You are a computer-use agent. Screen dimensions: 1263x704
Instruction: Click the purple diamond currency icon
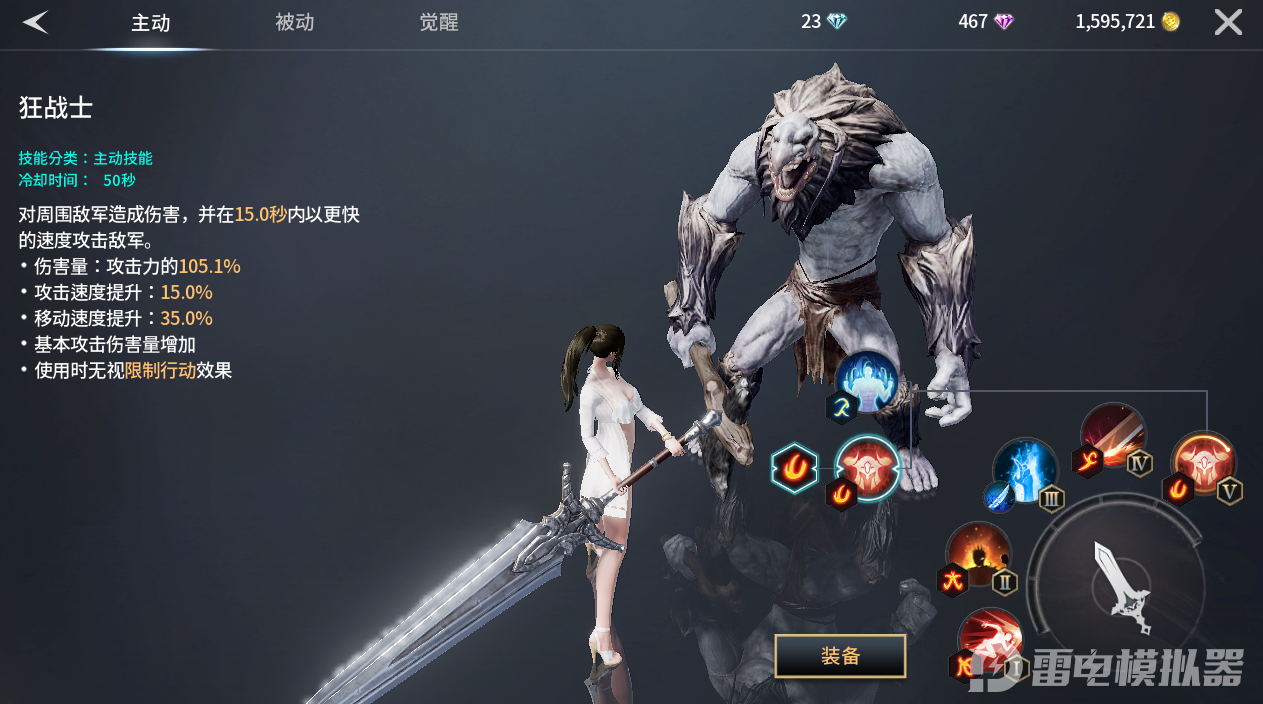(1003, 22)
